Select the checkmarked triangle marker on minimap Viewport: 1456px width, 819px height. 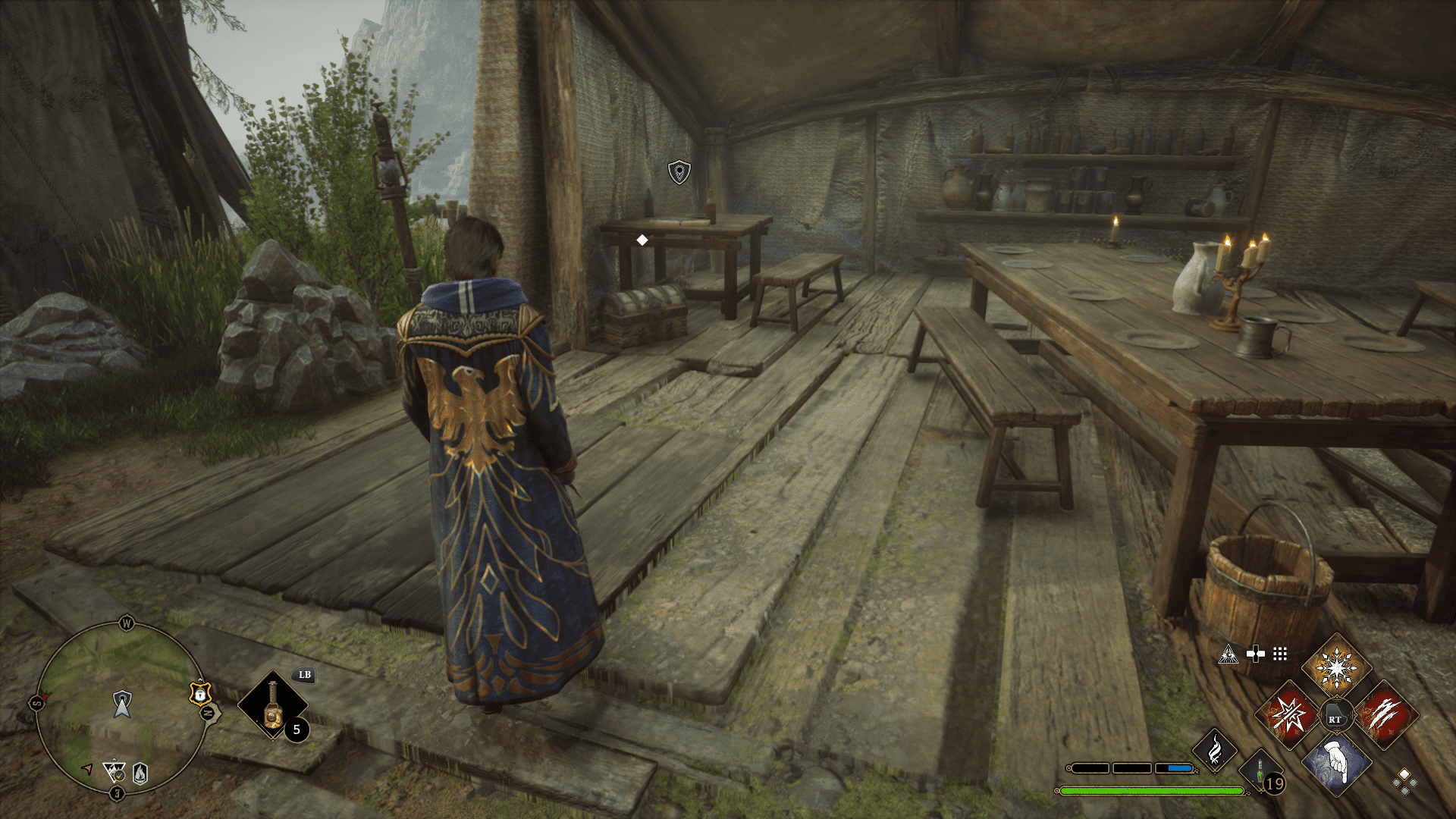(x=115, y=772)
